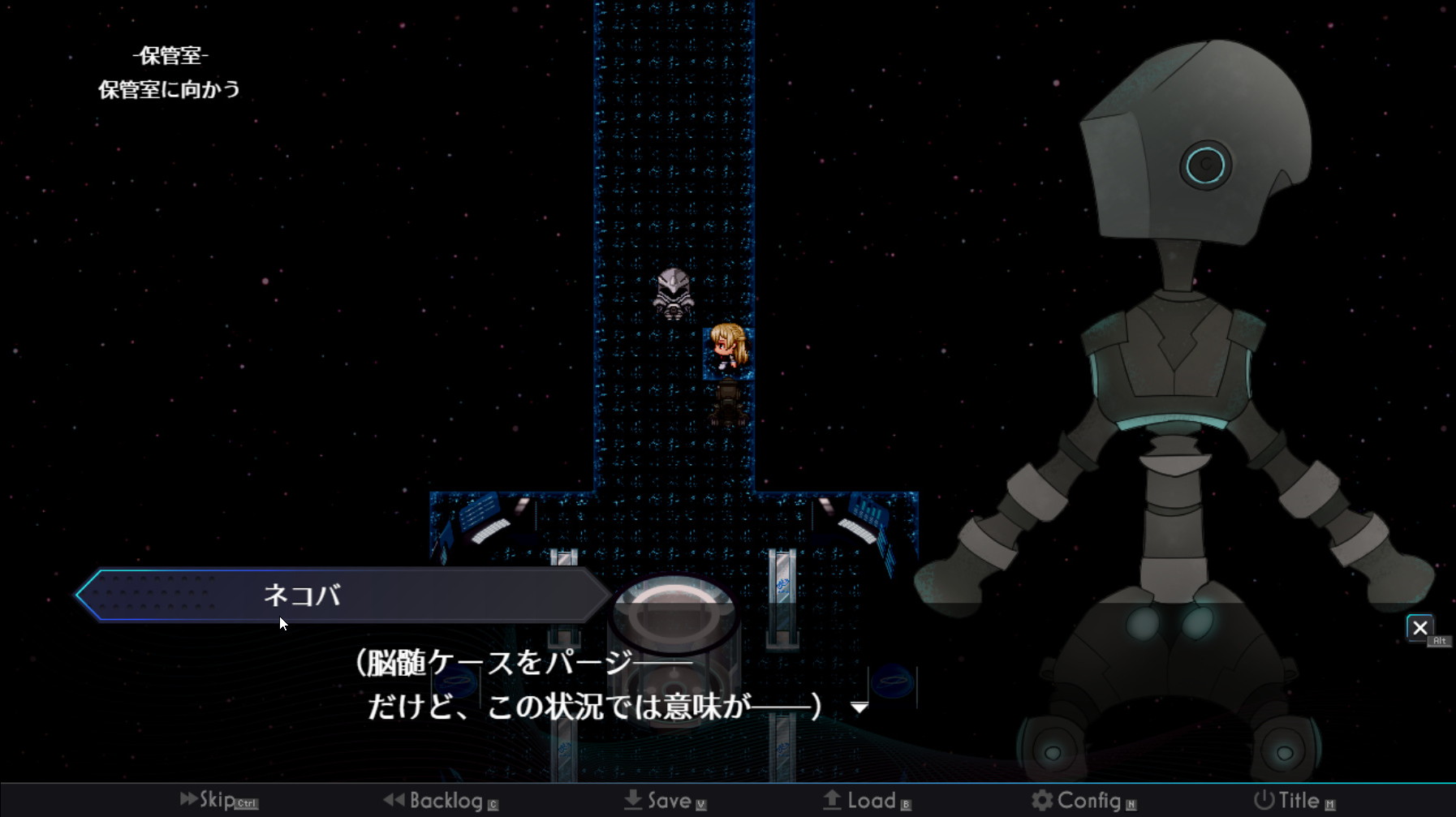
Task: Skip the dialogue with the Skip button
Action: point(217,800)
